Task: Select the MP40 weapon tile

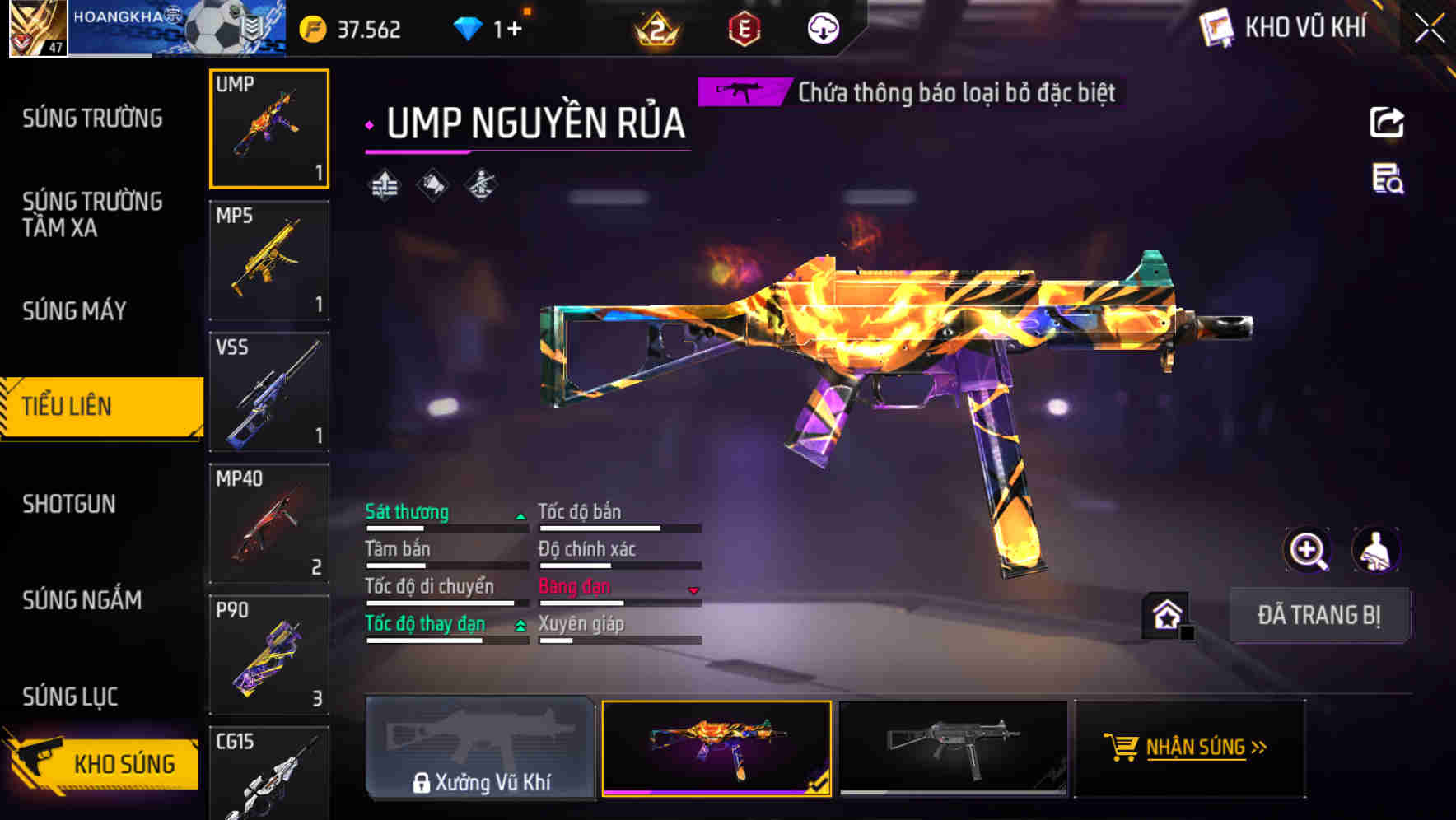Action: (x=269, y=524)
